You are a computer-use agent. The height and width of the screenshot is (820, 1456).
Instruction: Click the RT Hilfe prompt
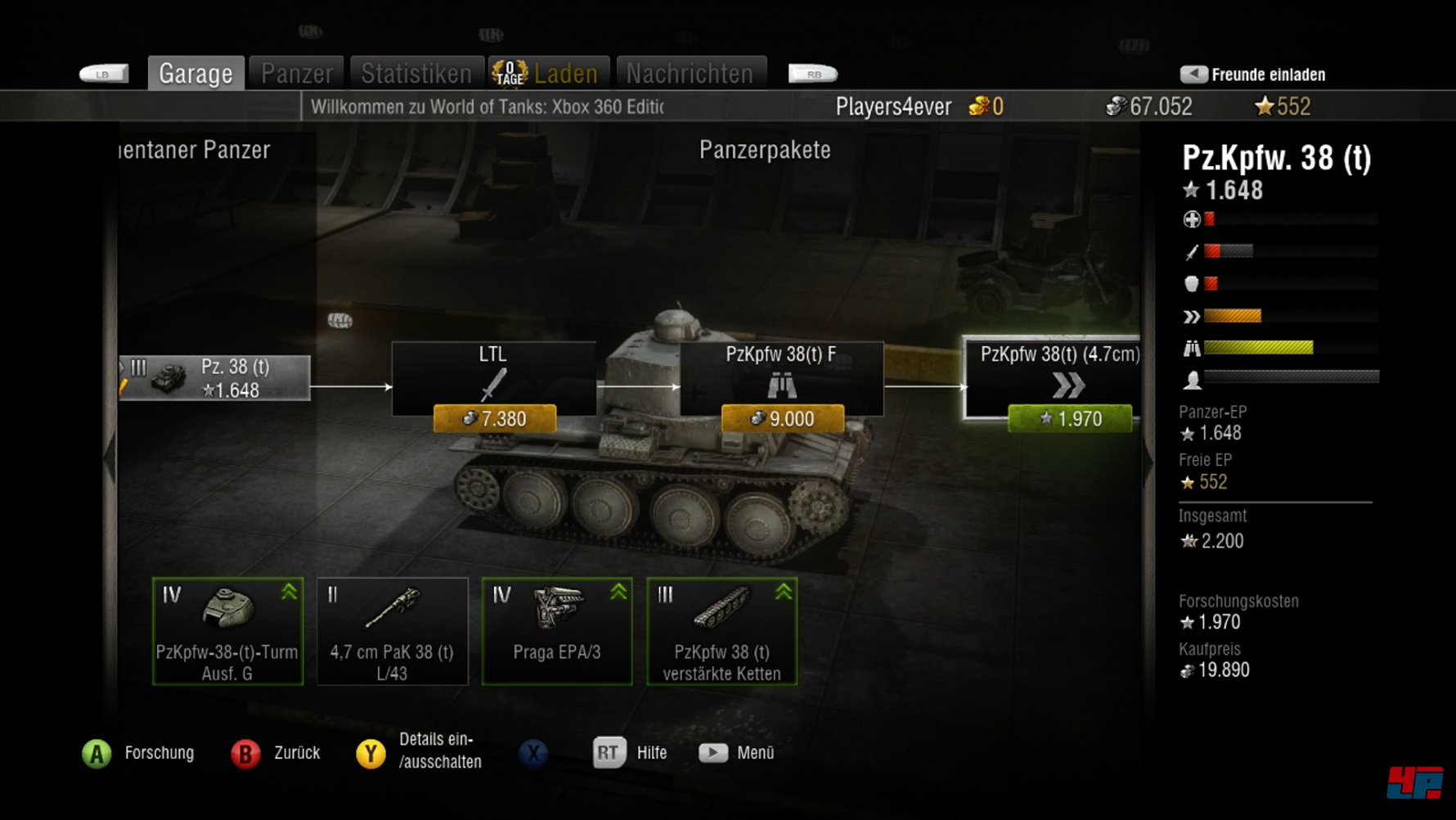607,752
